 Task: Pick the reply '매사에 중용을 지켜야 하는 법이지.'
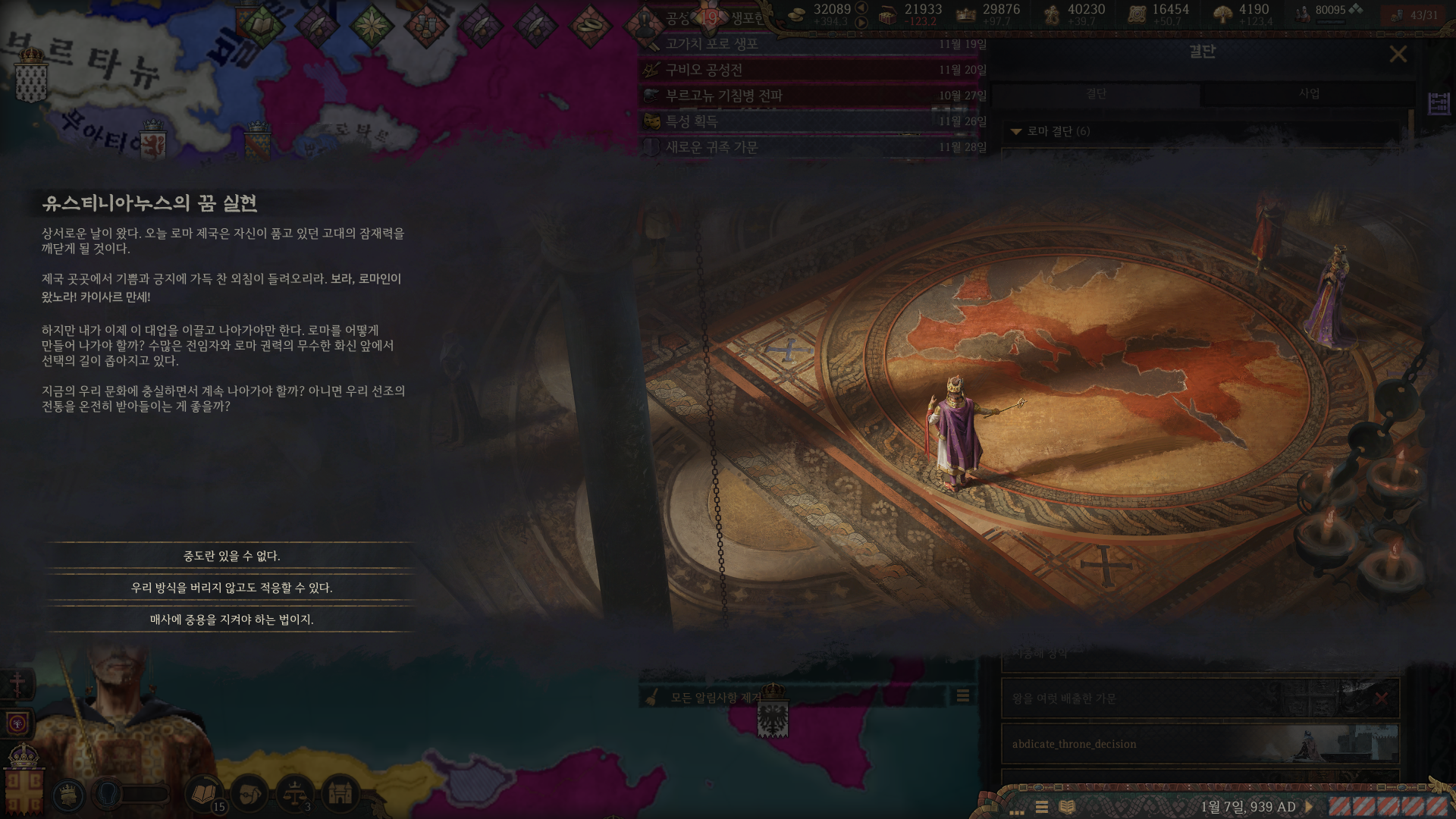point(231,620)
